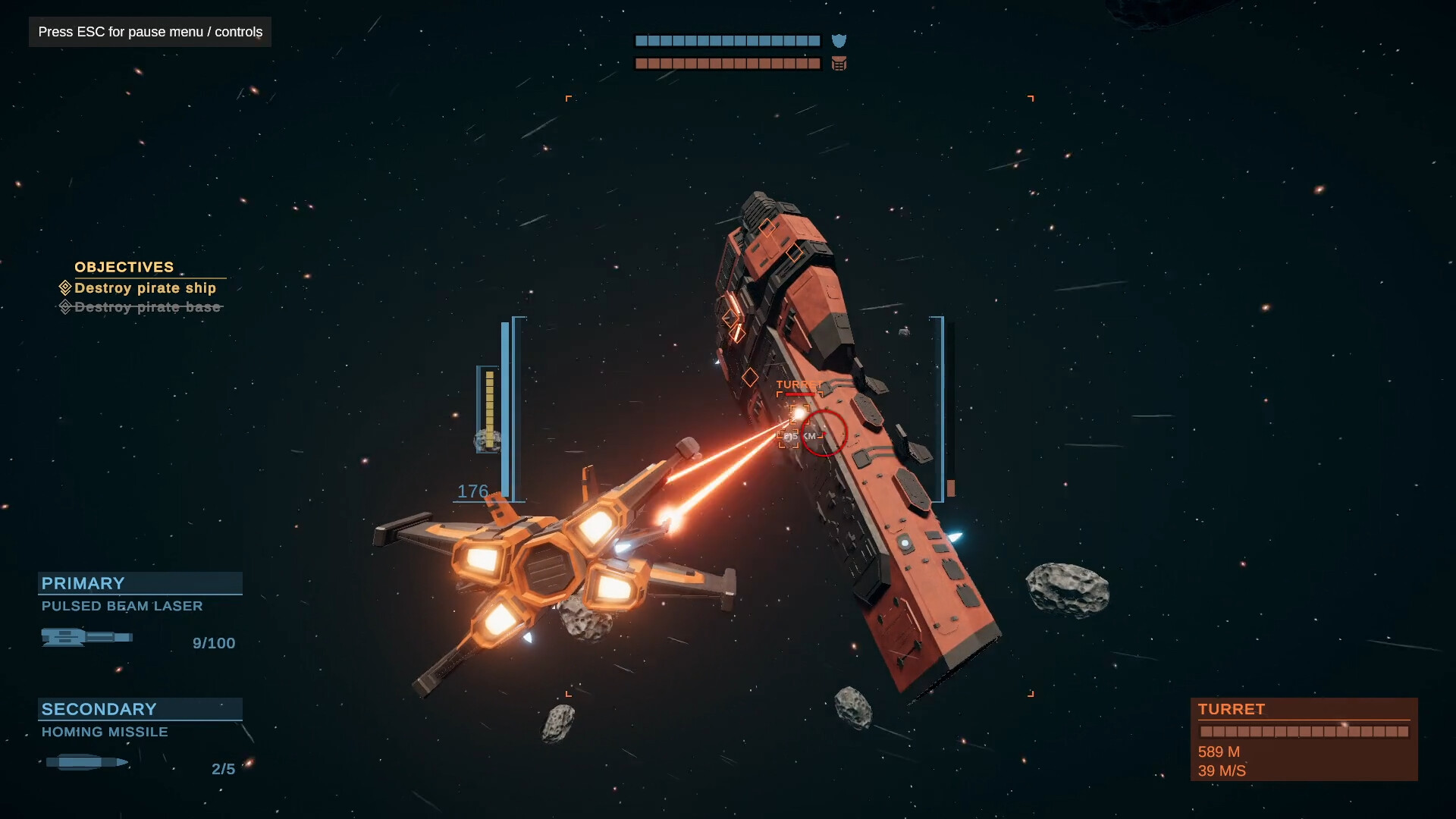This screenshot has width=1456, height=819.
Task: Expand the TURRET info panel
Action: pos(1231,709)
